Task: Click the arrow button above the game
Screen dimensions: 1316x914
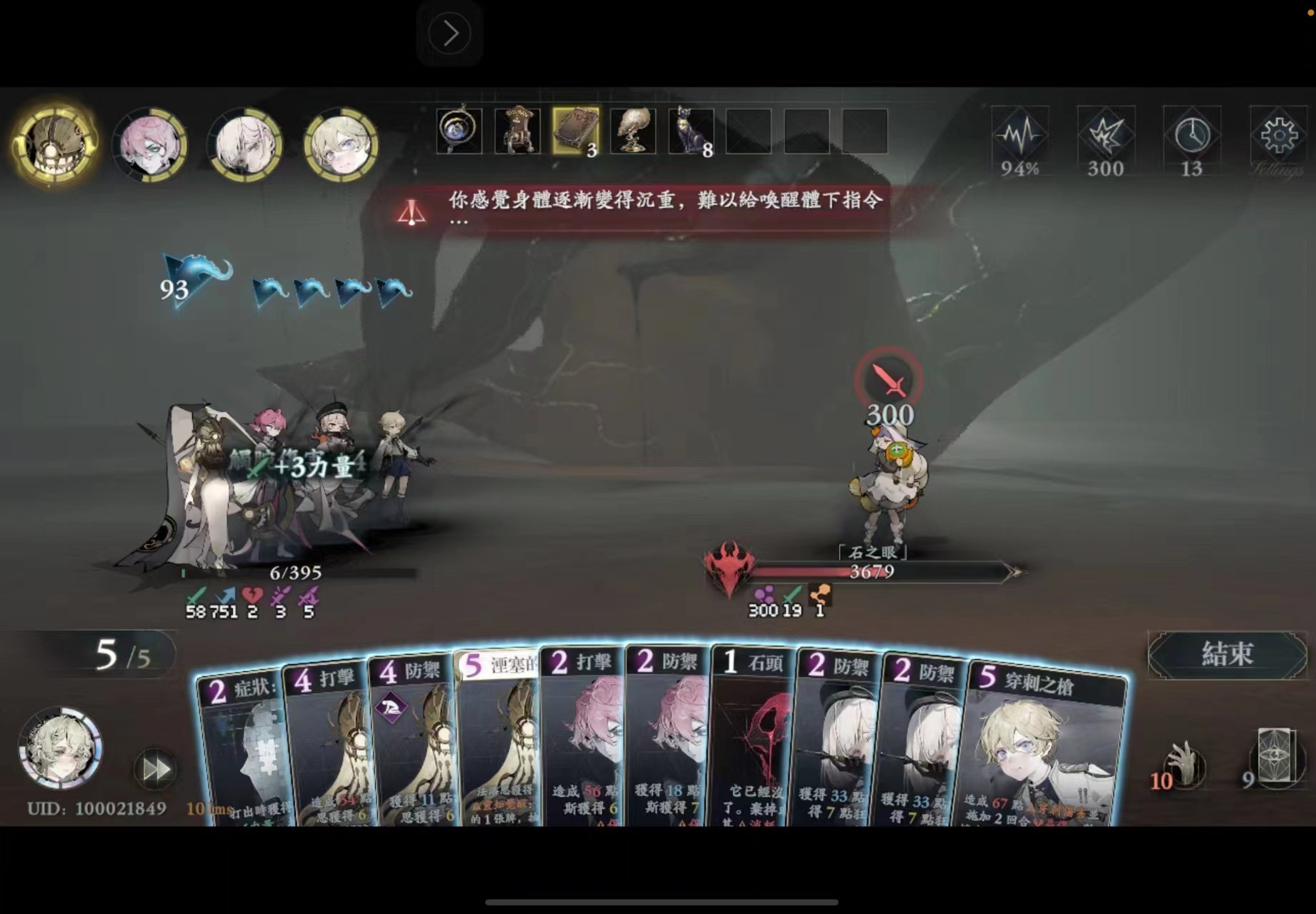Action: pos(449,34)
